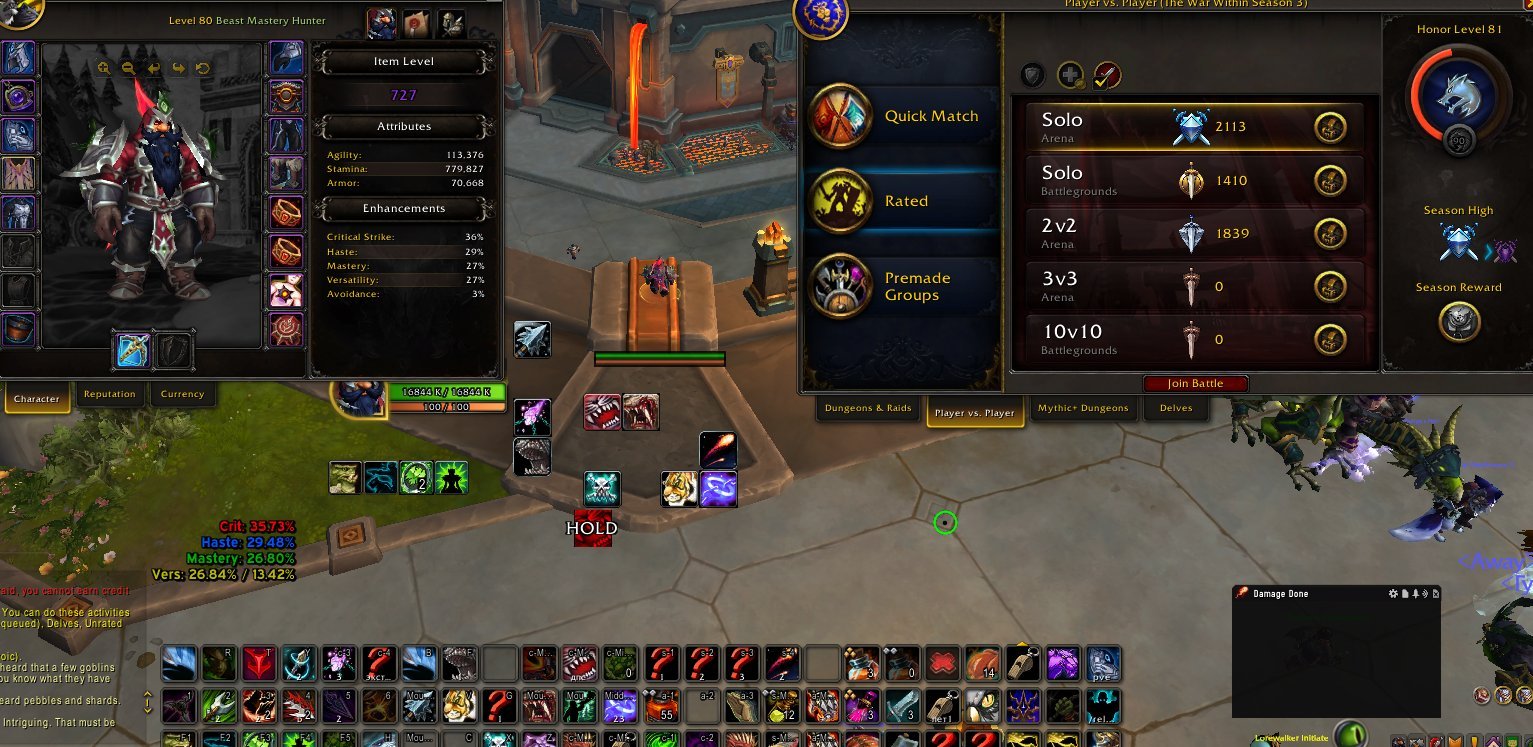This screenshot has width=1533, height=747.
Task: Switch to the Mythic+ Dungeons tab
Action: pyautogui.click(x=1083, y=408)
